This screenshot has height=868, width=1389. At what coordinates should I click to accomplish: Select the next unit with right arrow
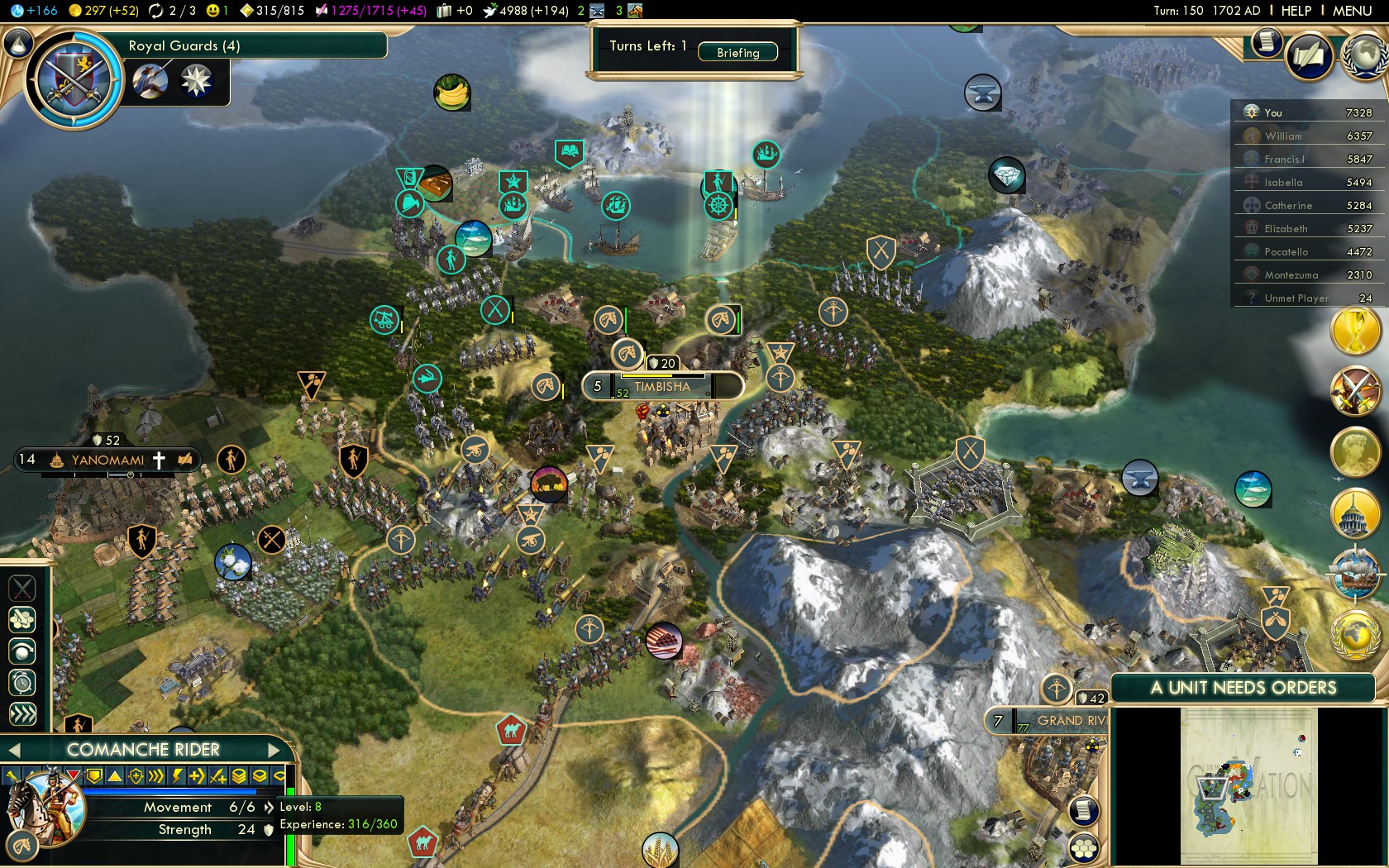pyautogui.click(x=274, y=750)
